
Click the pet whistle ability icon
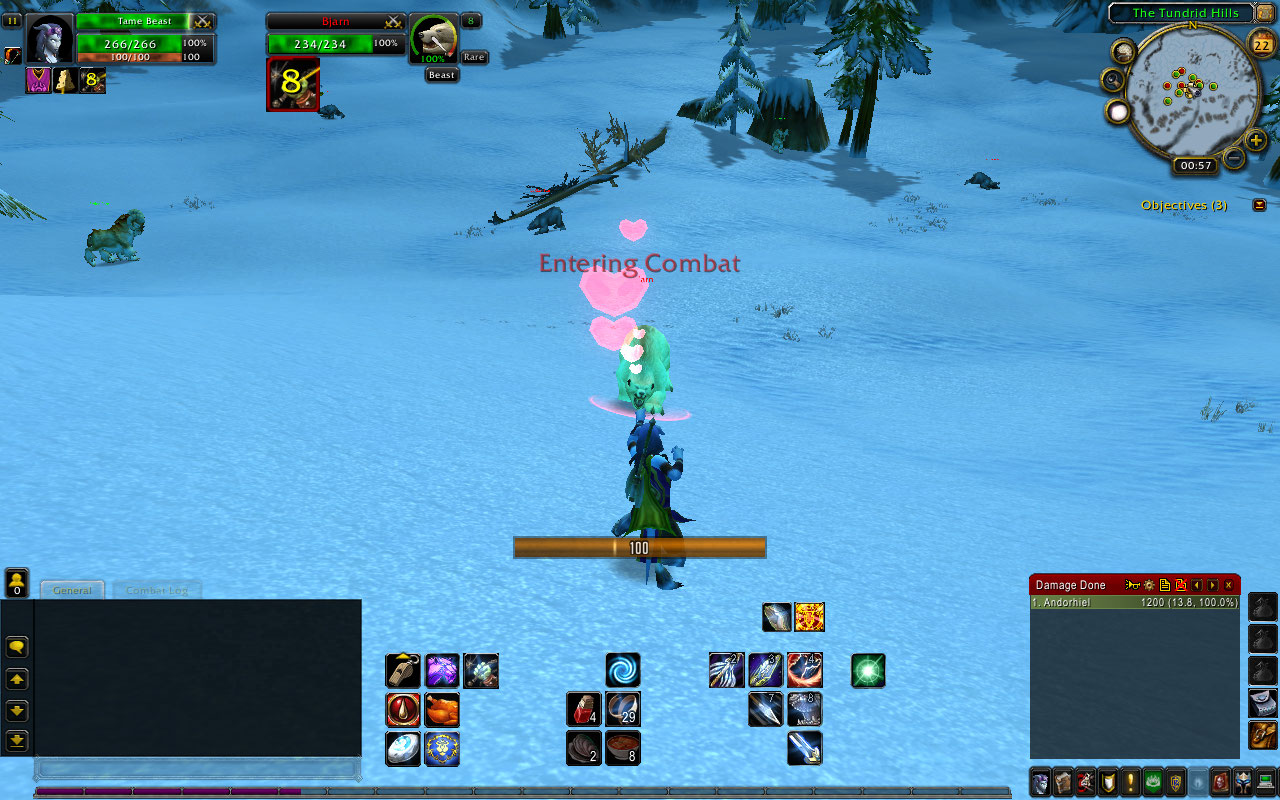click(x=403, y=670)
